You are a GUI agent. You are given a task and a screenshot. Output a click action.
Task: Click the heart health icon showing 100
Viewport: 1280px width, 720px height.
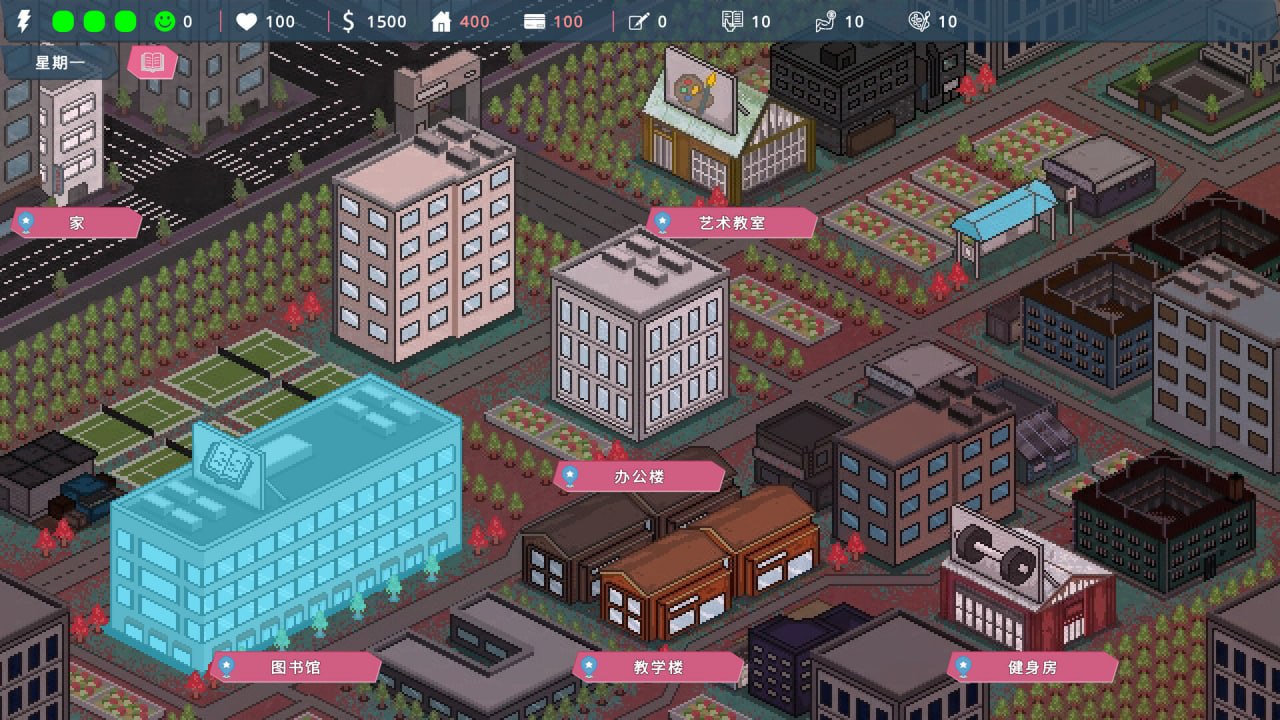pyautogui.click(x=247, y=21)
